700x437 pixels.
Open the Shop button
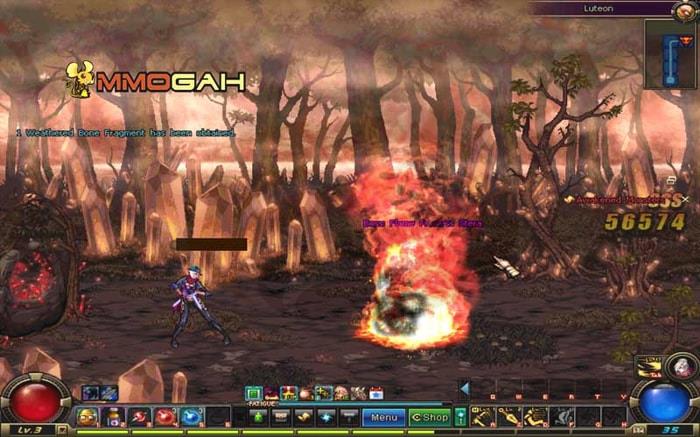[430, 416]
